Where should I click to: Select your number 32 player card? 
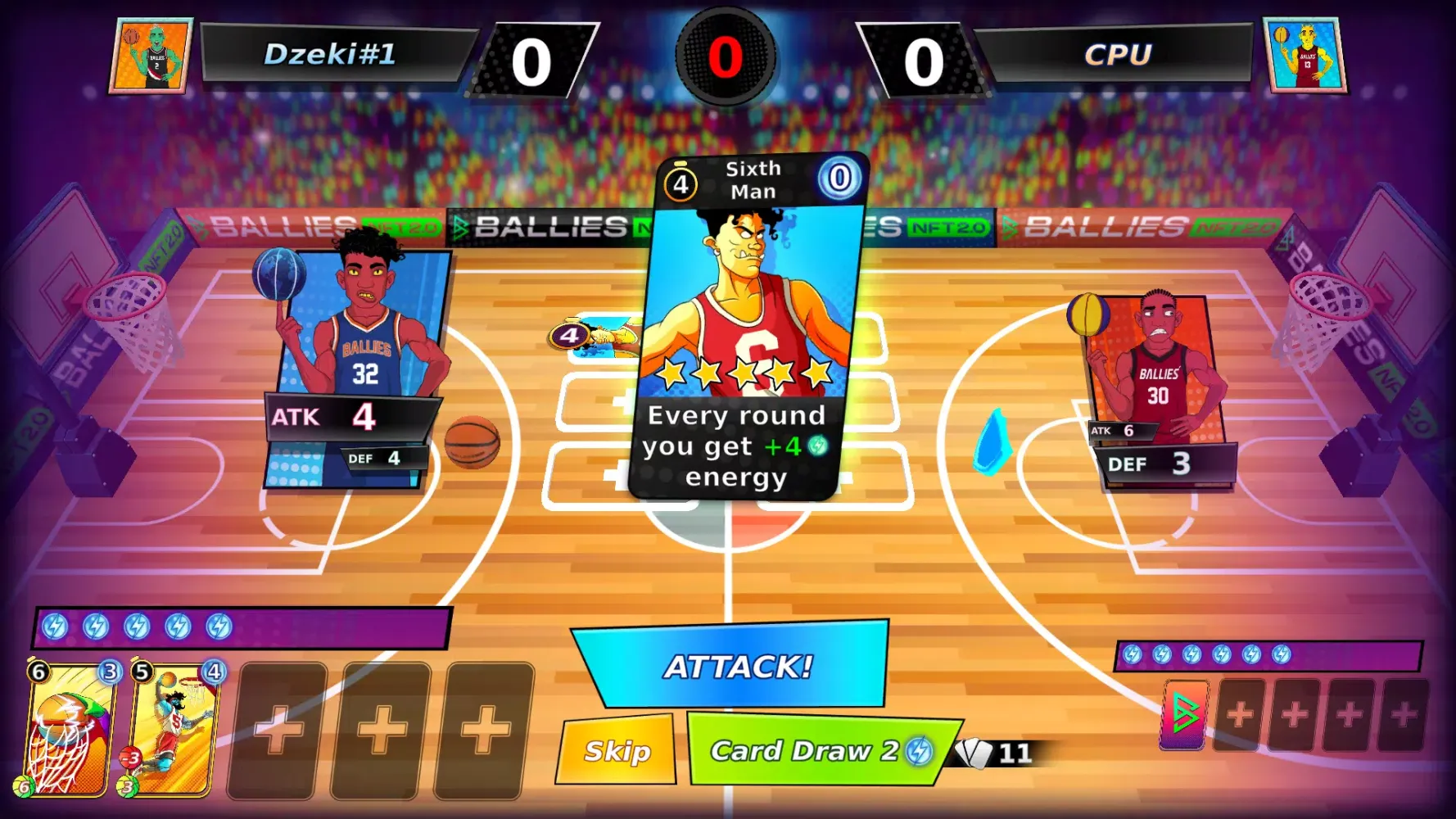360,369
